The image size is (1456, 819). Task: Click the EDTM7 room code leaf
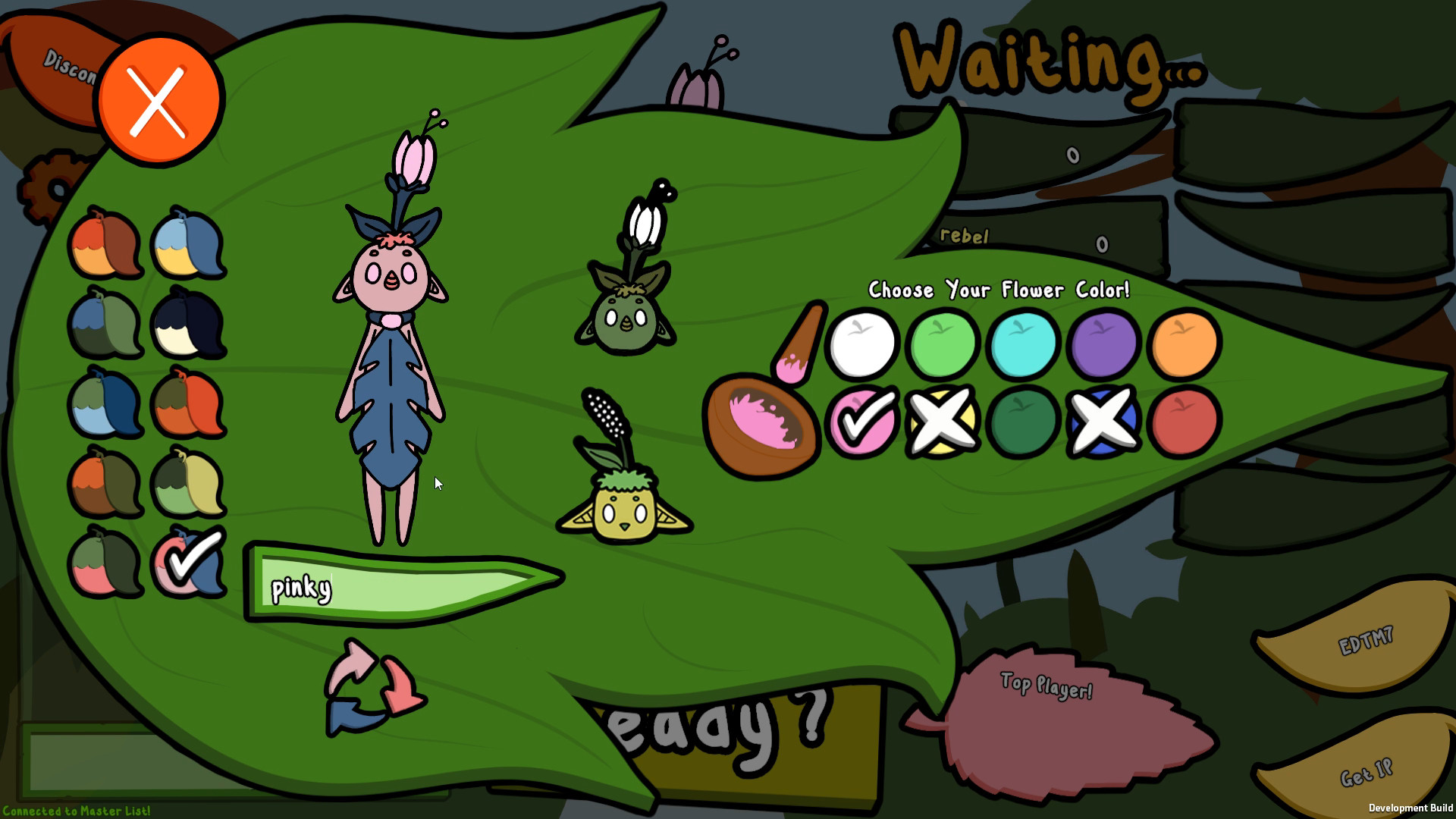coord(1365,639)
